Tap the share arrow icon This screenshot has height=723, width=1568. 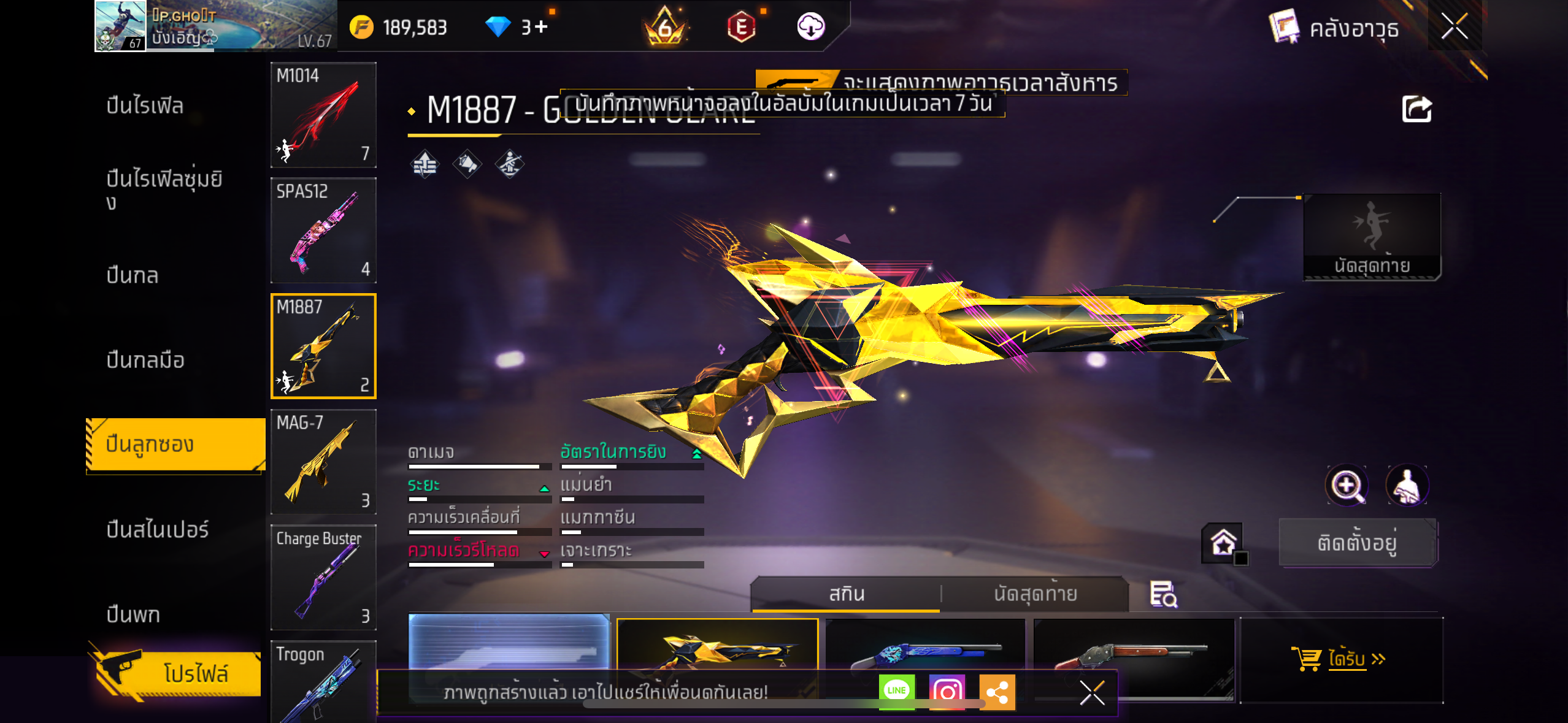pyautogui.click(x=1416, y=110)
